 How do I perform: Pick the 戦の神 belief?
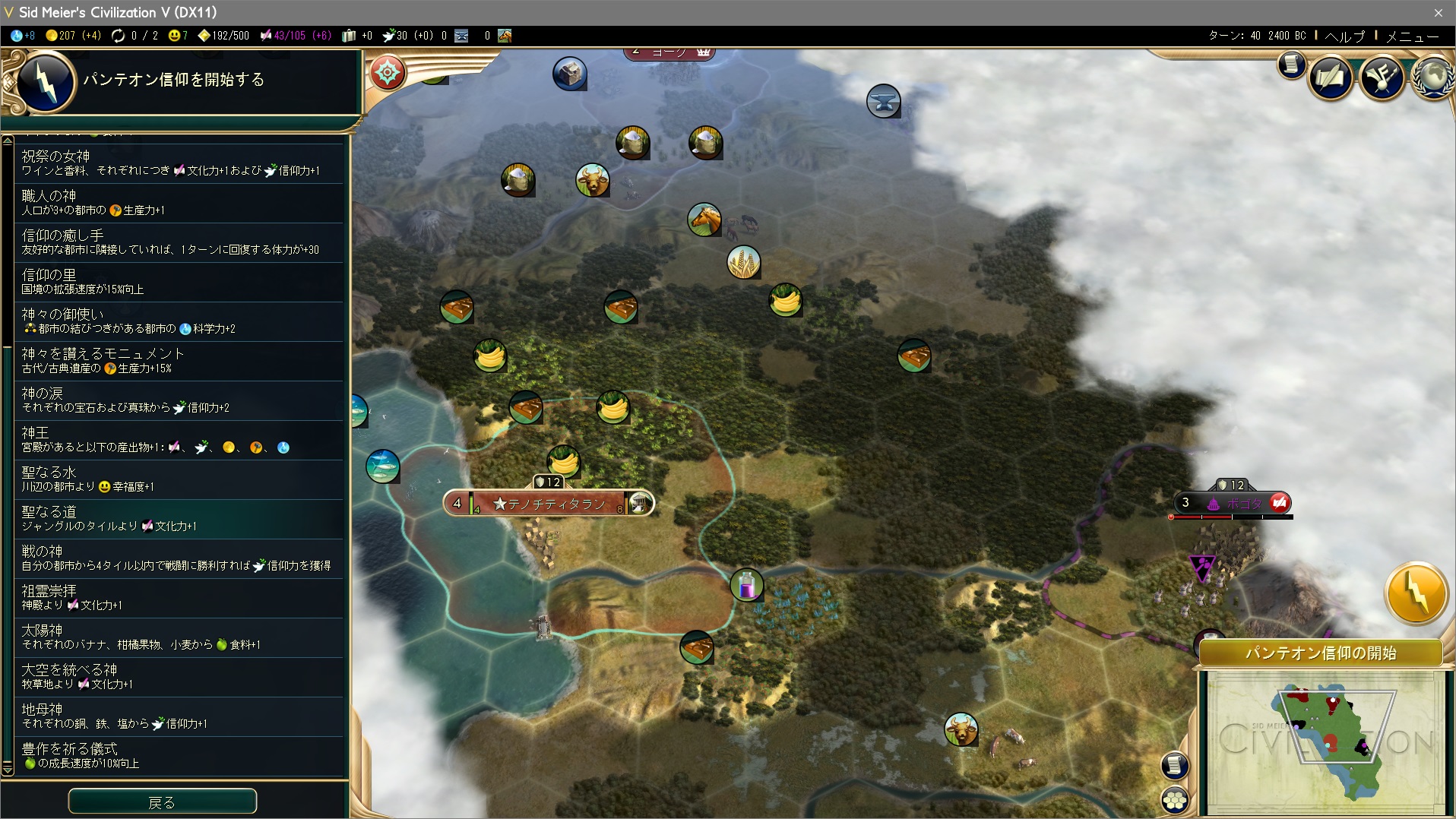coord(181,558)
